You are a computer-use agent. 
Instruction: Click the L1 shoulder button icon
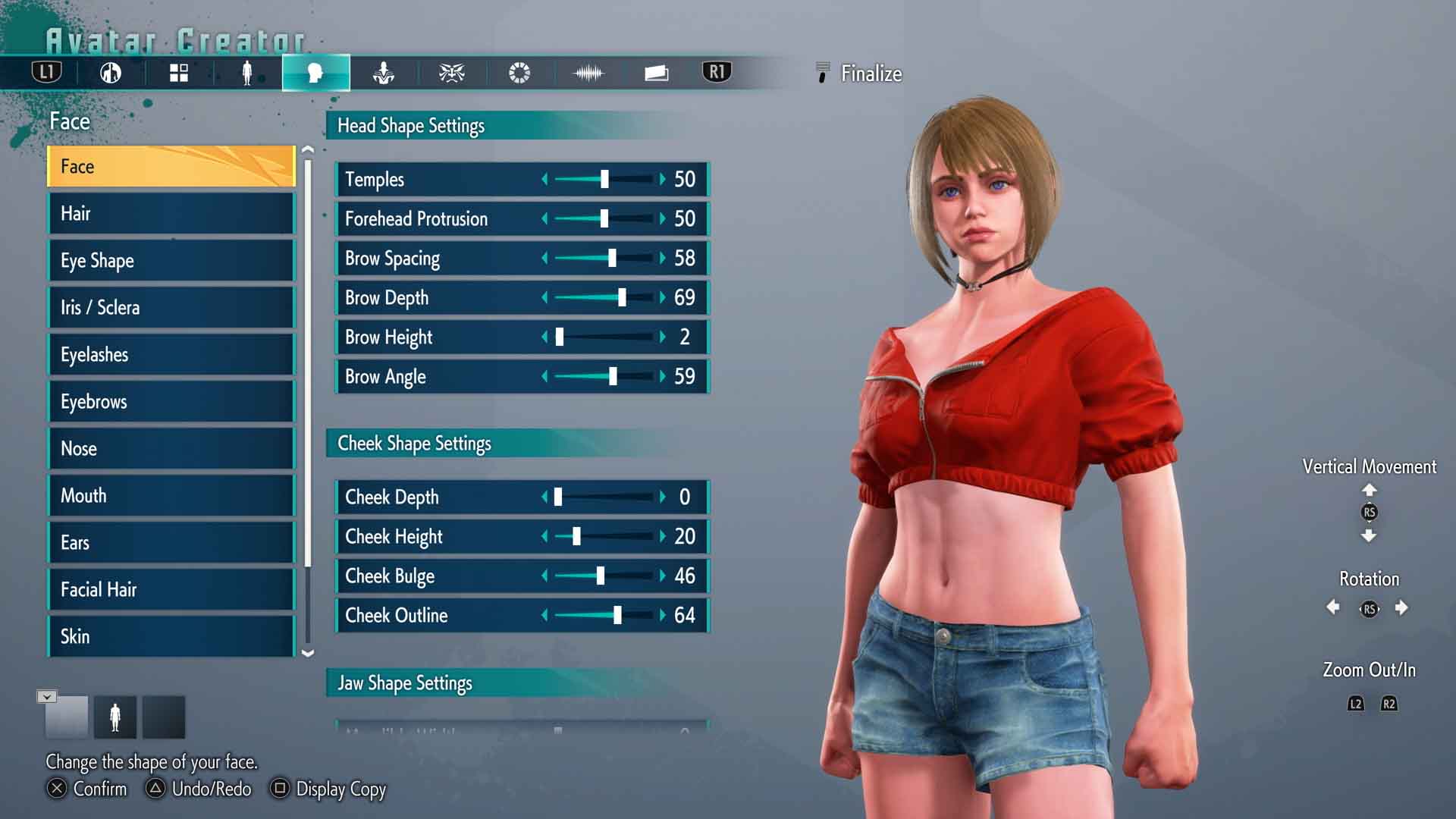tap(45, 72)
